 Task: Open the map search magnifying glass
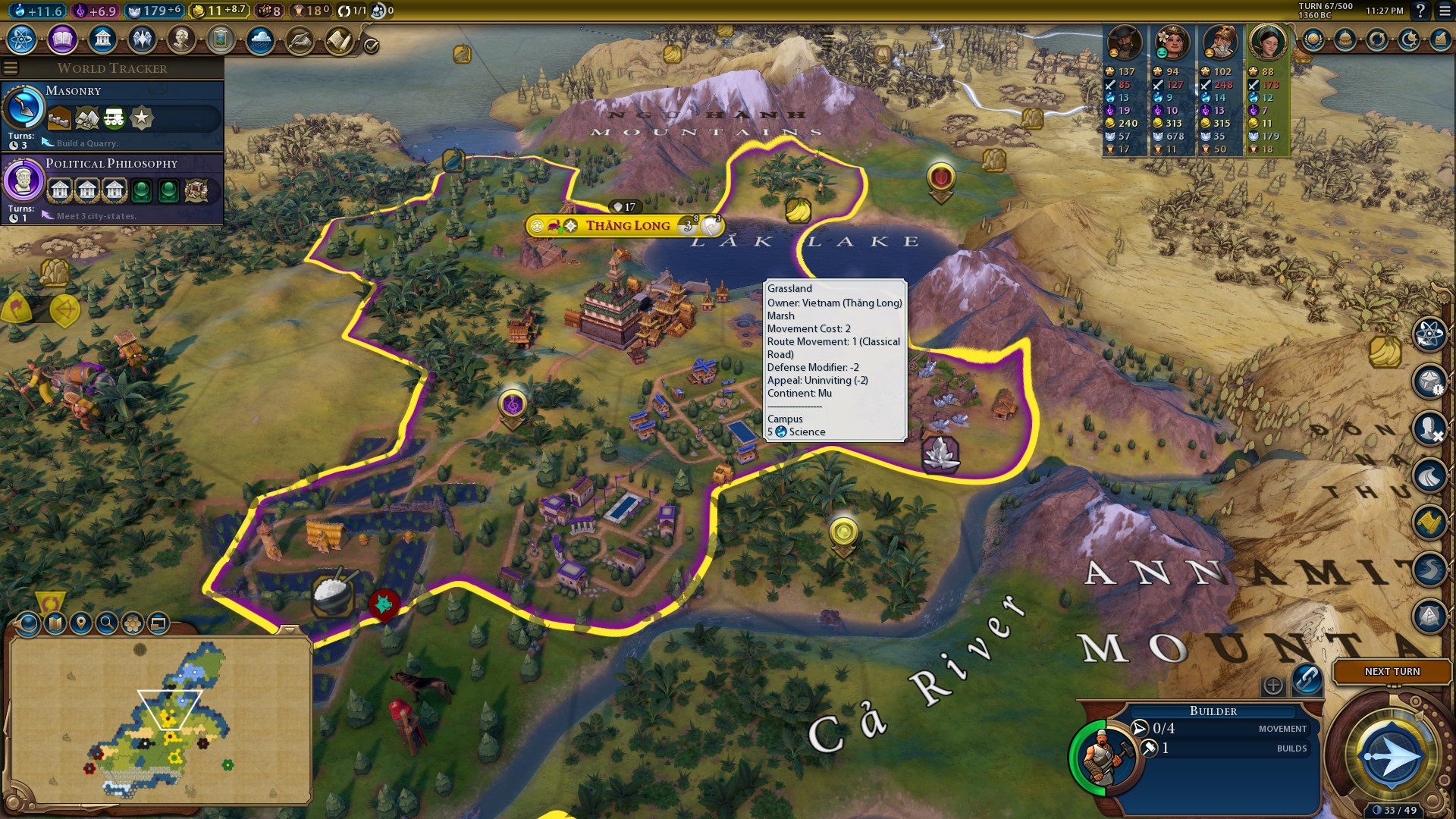coord(107,623)
